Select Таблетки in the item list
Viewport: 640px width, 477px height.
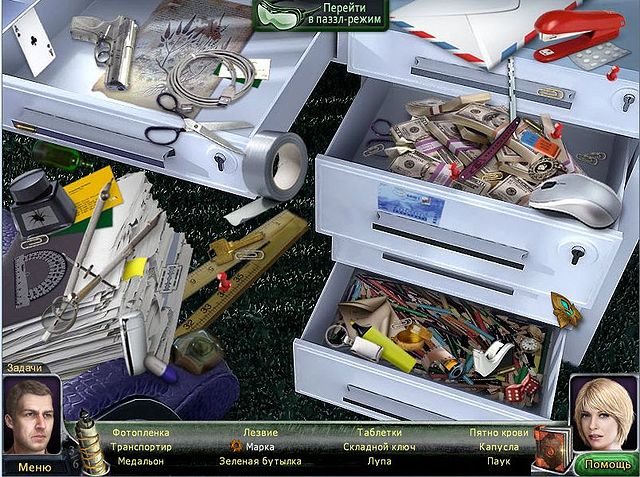pos(379,432)
